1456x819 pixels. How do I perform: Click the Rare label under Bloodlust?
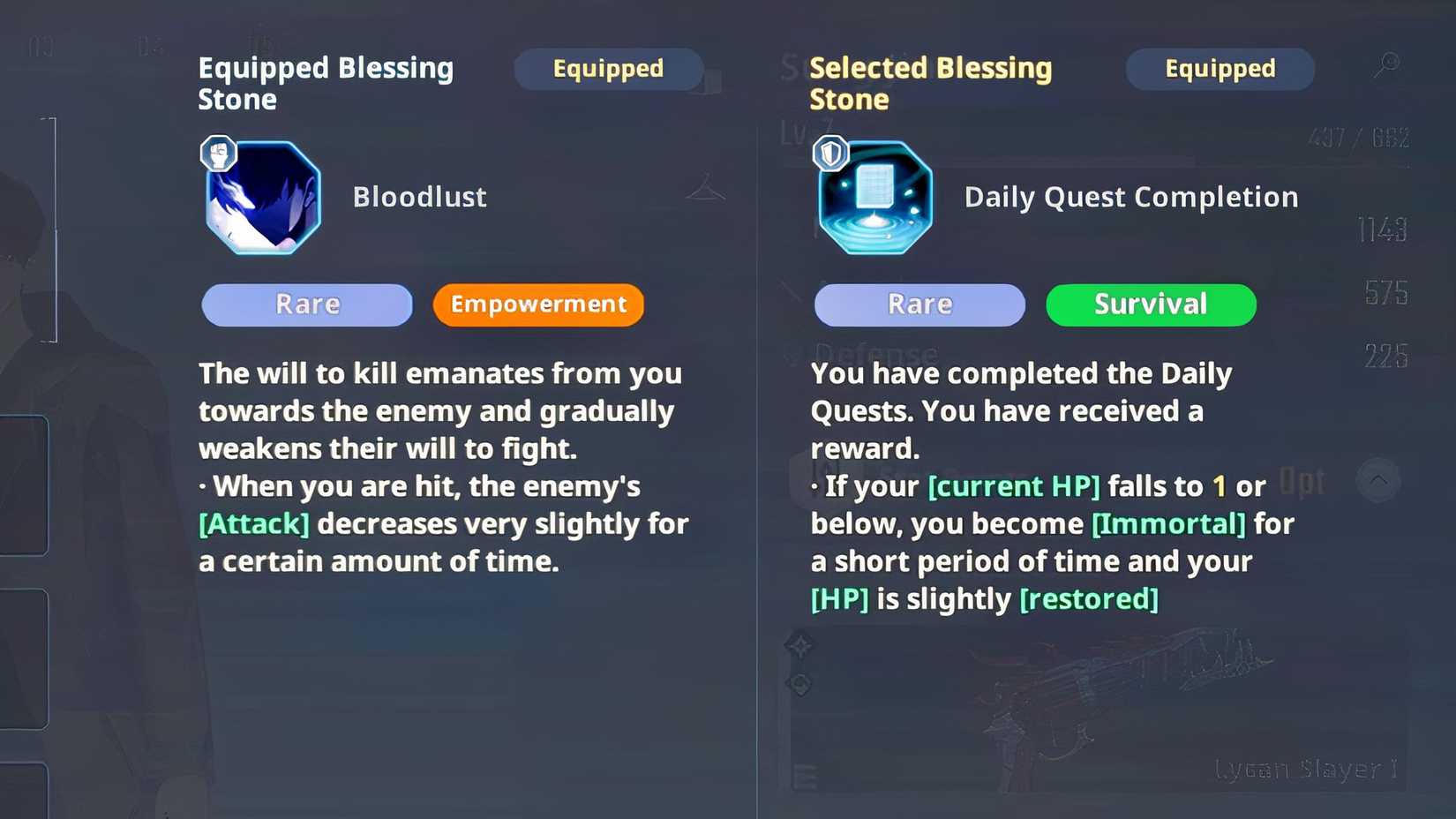[x=306, y=304]
